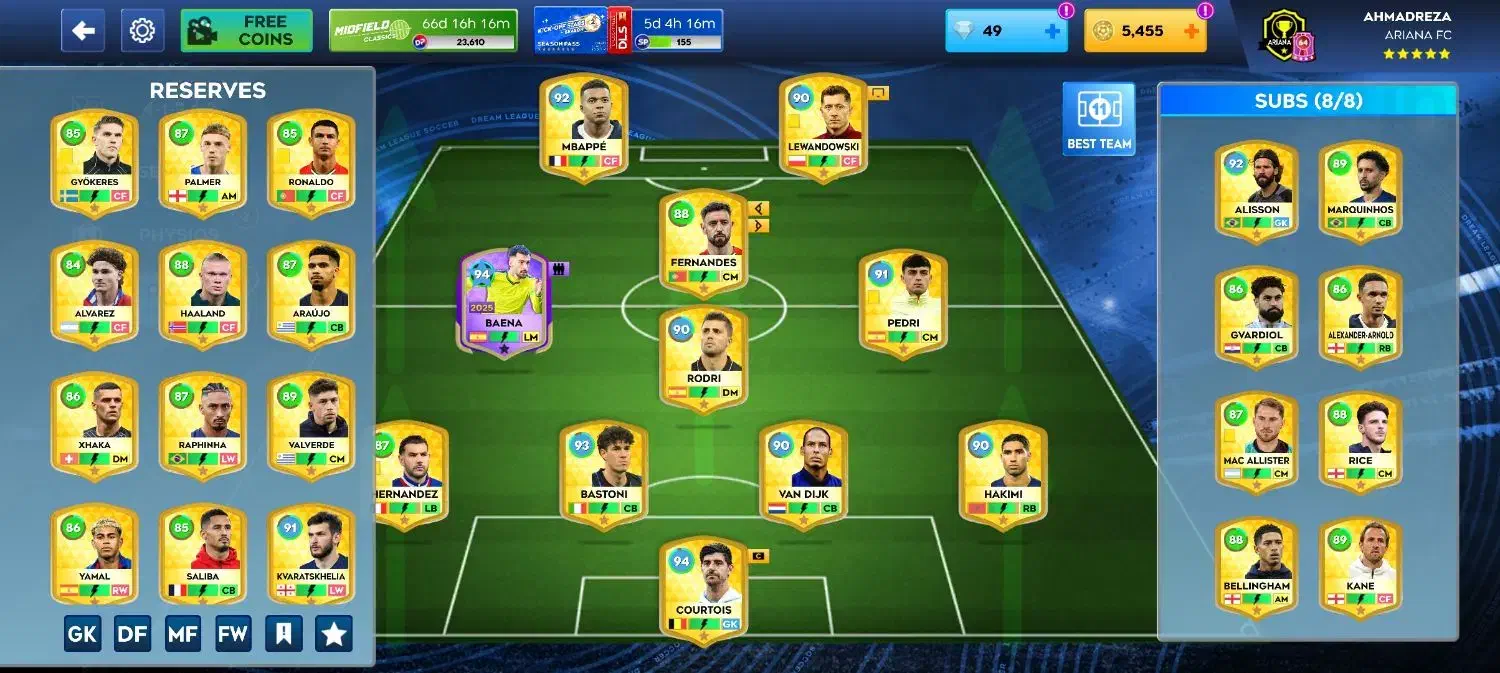Apply the Best Team lineup

click(x=1099, y=118)
